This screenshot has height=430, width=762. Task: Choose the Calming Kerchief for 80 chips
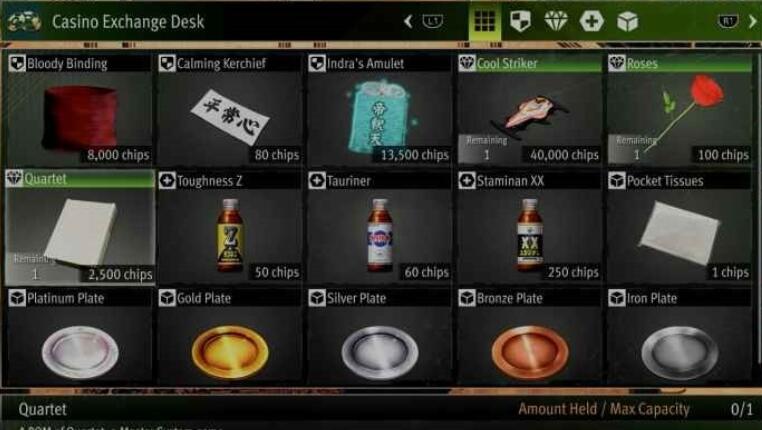pyautogui.click(x=229, y=110)
